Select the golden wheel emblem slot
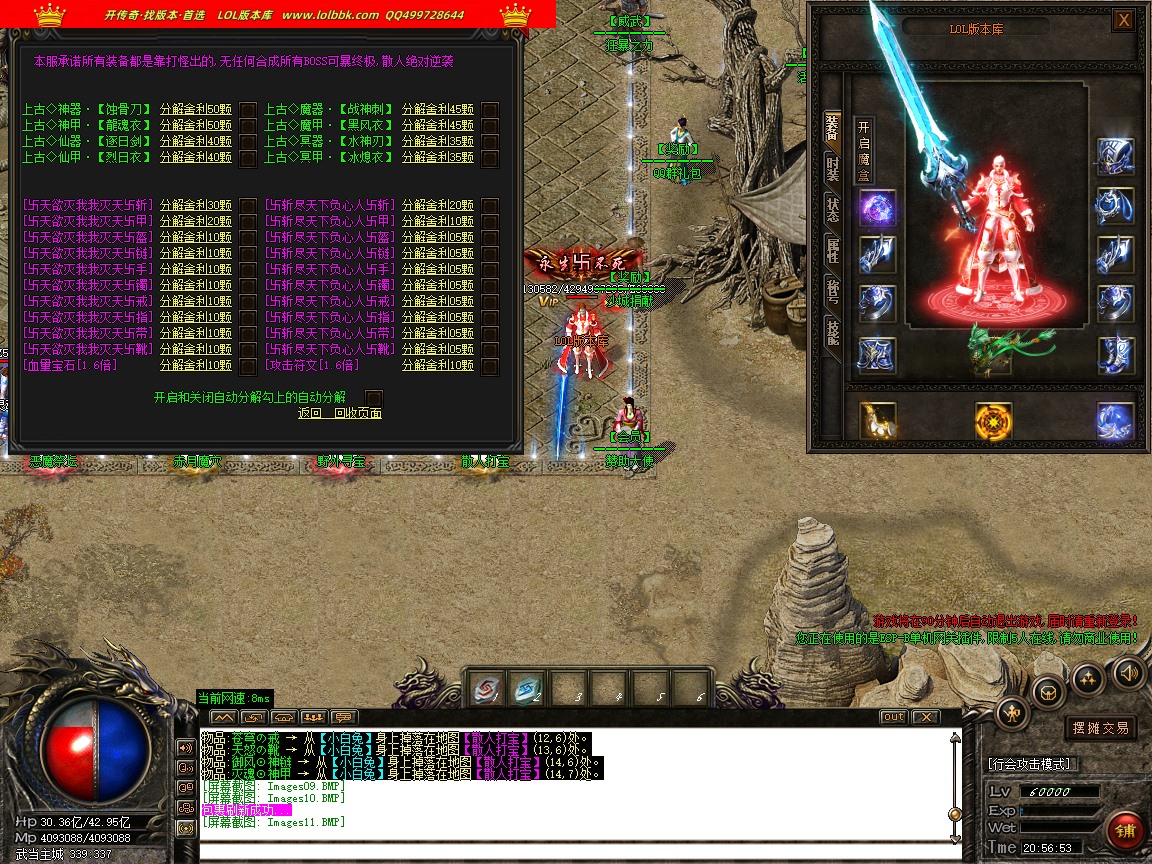Screen dimensions: 1152x864 click(x=993, y=420)
